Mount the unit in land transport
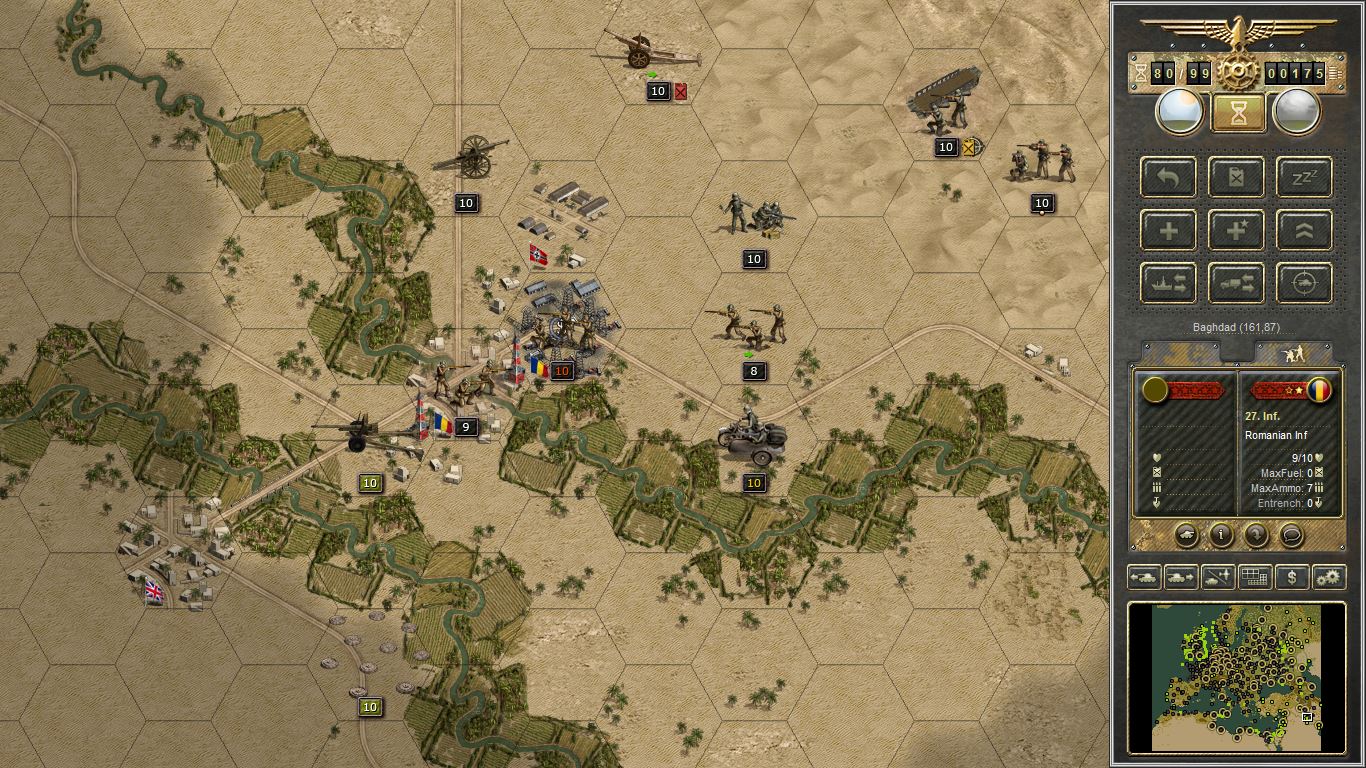Image resolution: width=1366 pixels, height=768 pixels. pyautogui.click(x=1236, y=283)
